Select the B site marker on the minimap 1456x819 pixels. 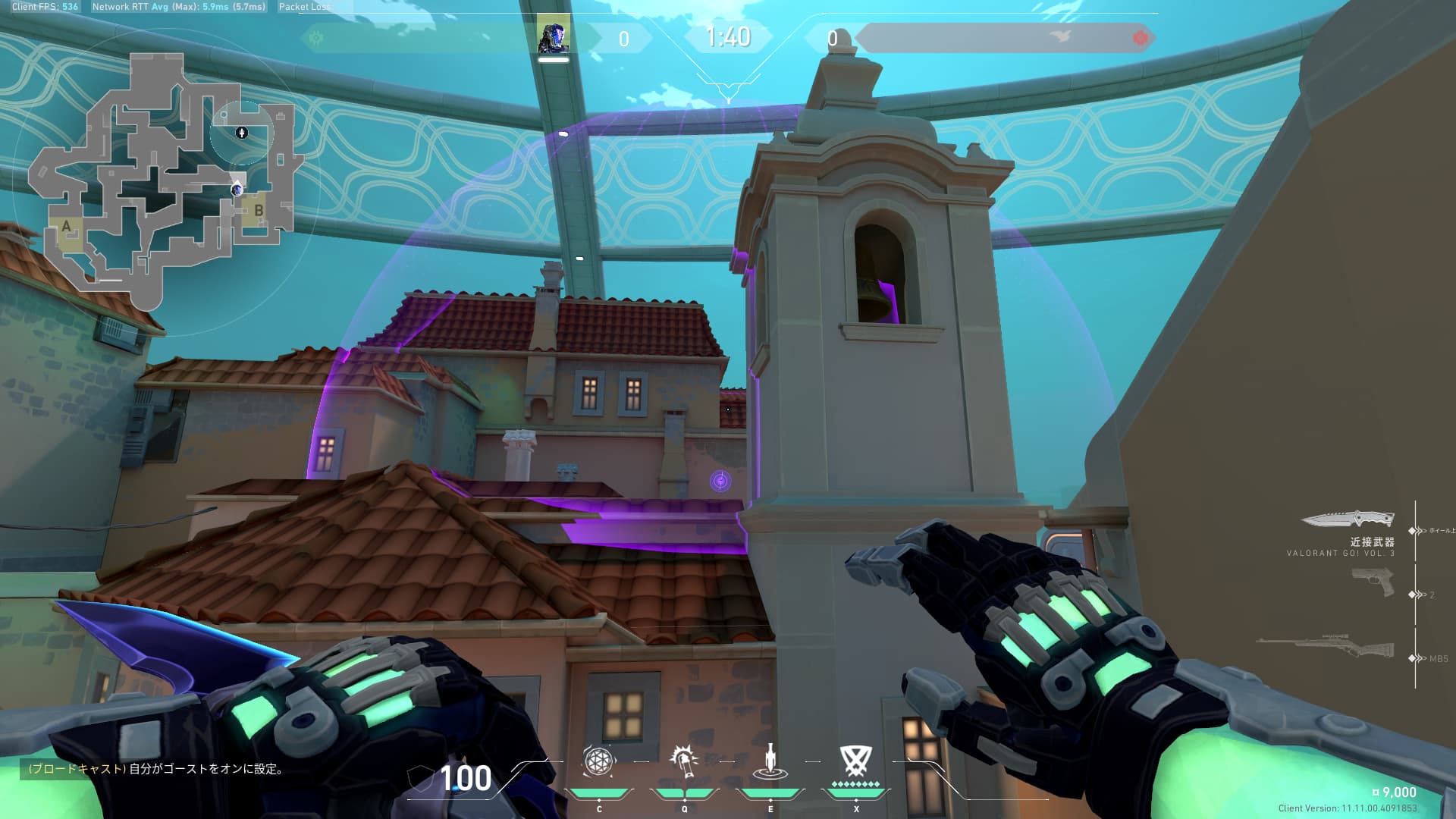tap(259, 211)
